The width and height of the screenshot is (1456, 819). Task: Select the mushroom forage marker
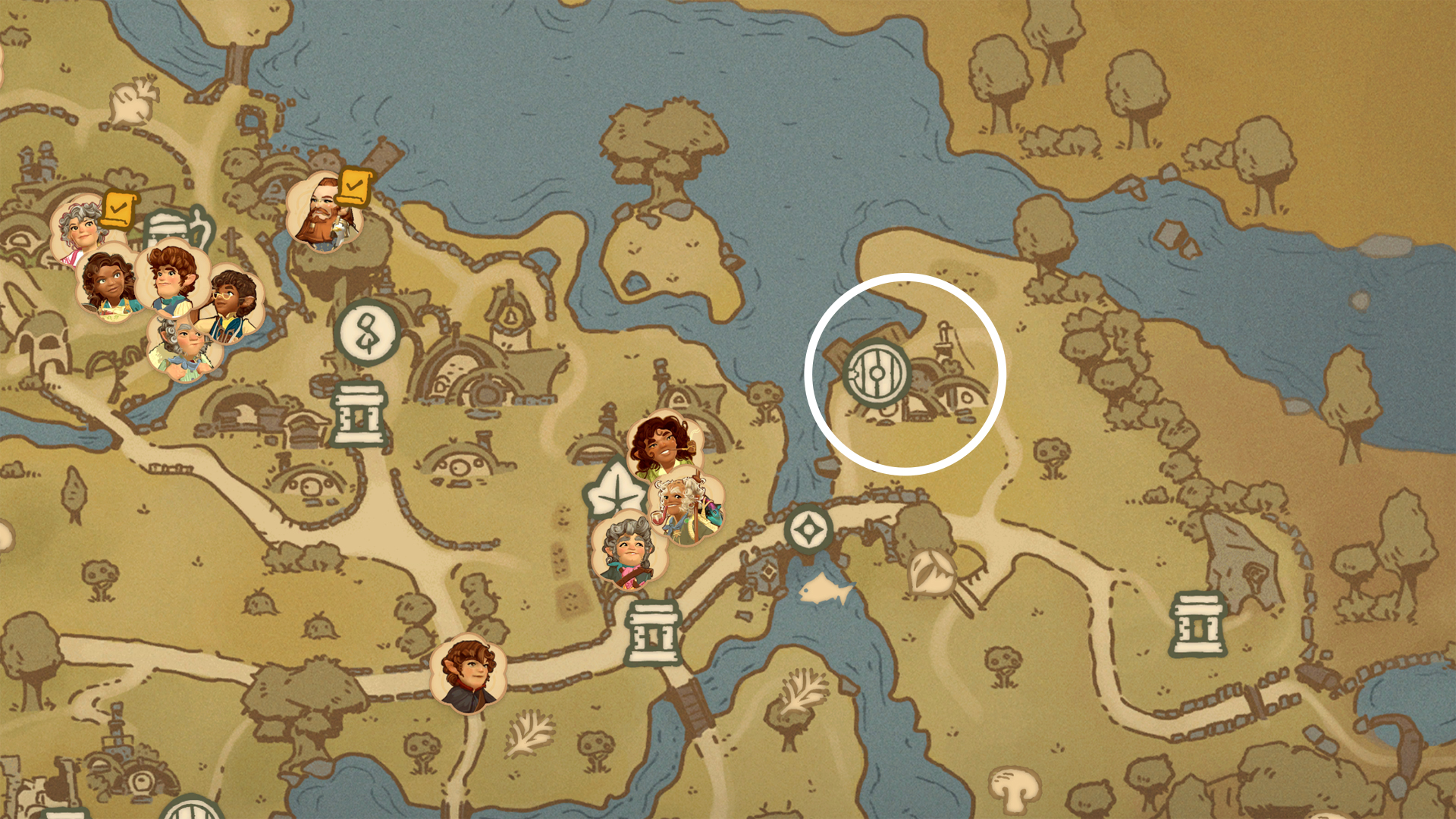(1013, 790)
